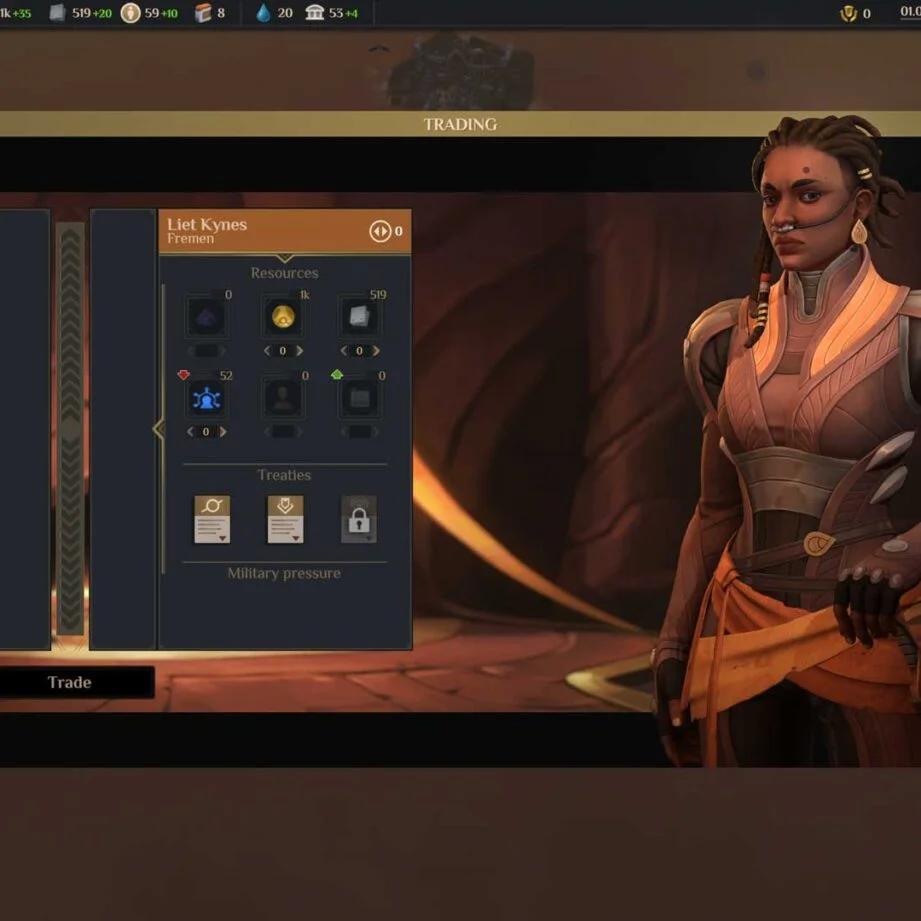Click the locked treaty padlock slot
Viewport: 921px width, 921px height.
click(x=359, y=519)
